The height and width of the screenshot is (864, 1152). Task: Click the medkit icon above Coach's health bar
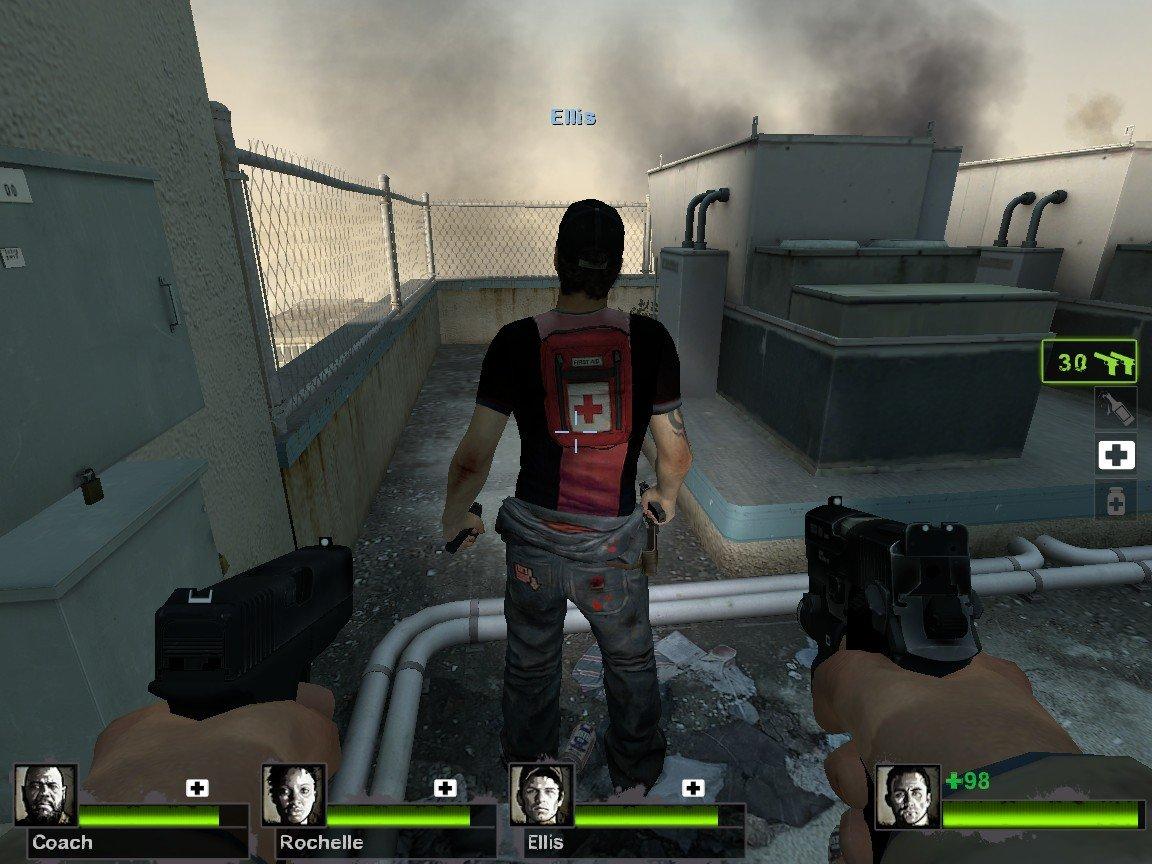coord(197,788)
